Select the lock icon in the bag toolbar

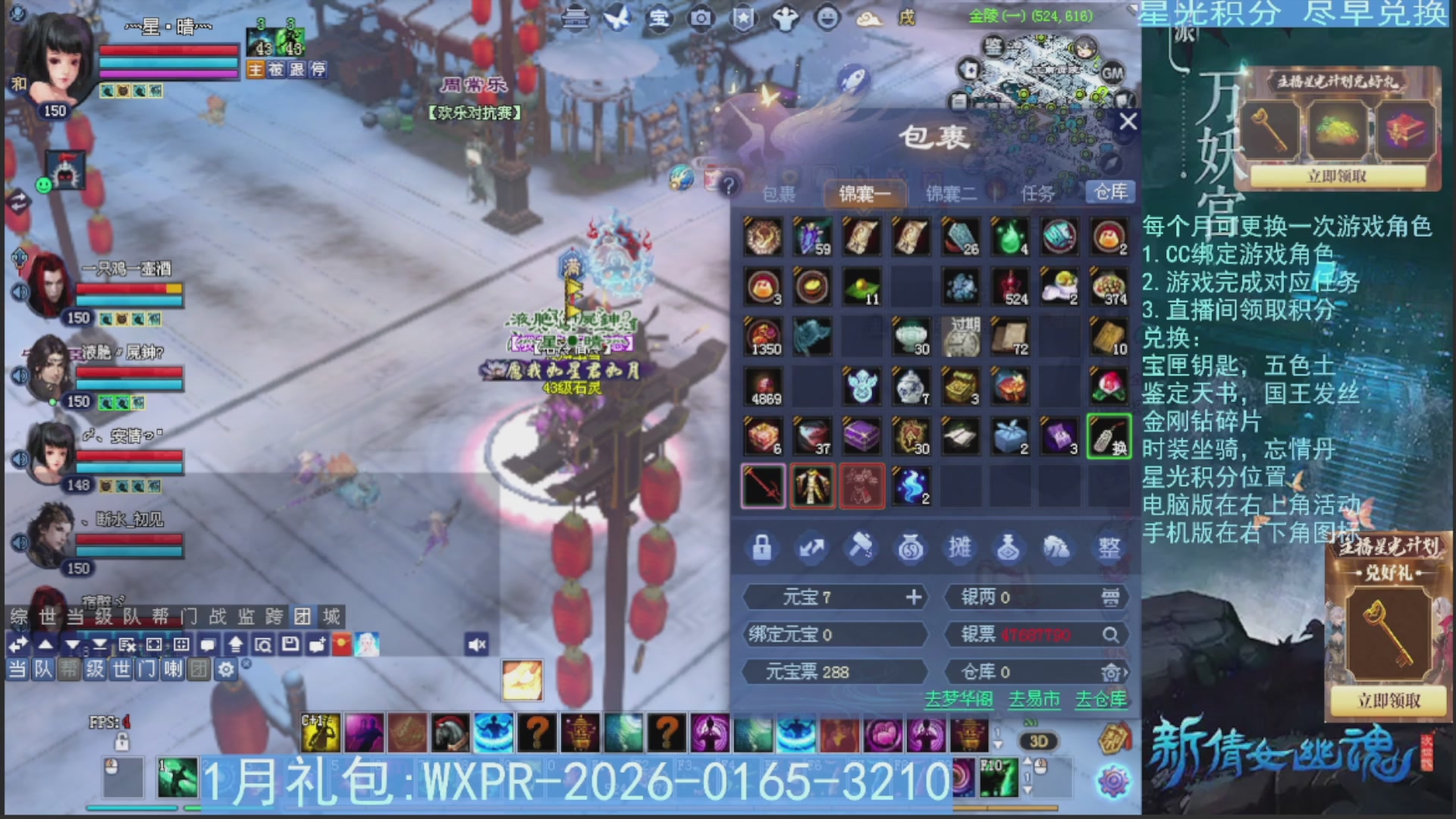point(762,548)
